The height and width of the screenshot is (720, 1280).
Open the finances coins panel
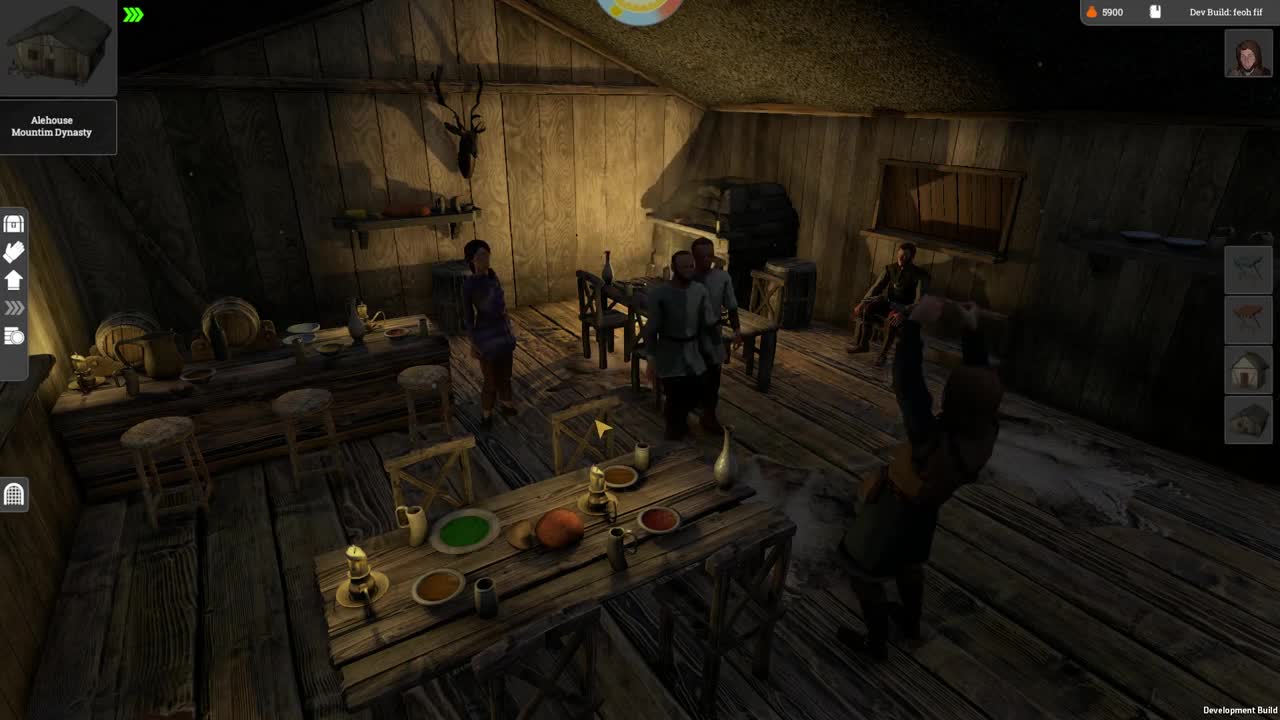[14, 336]
